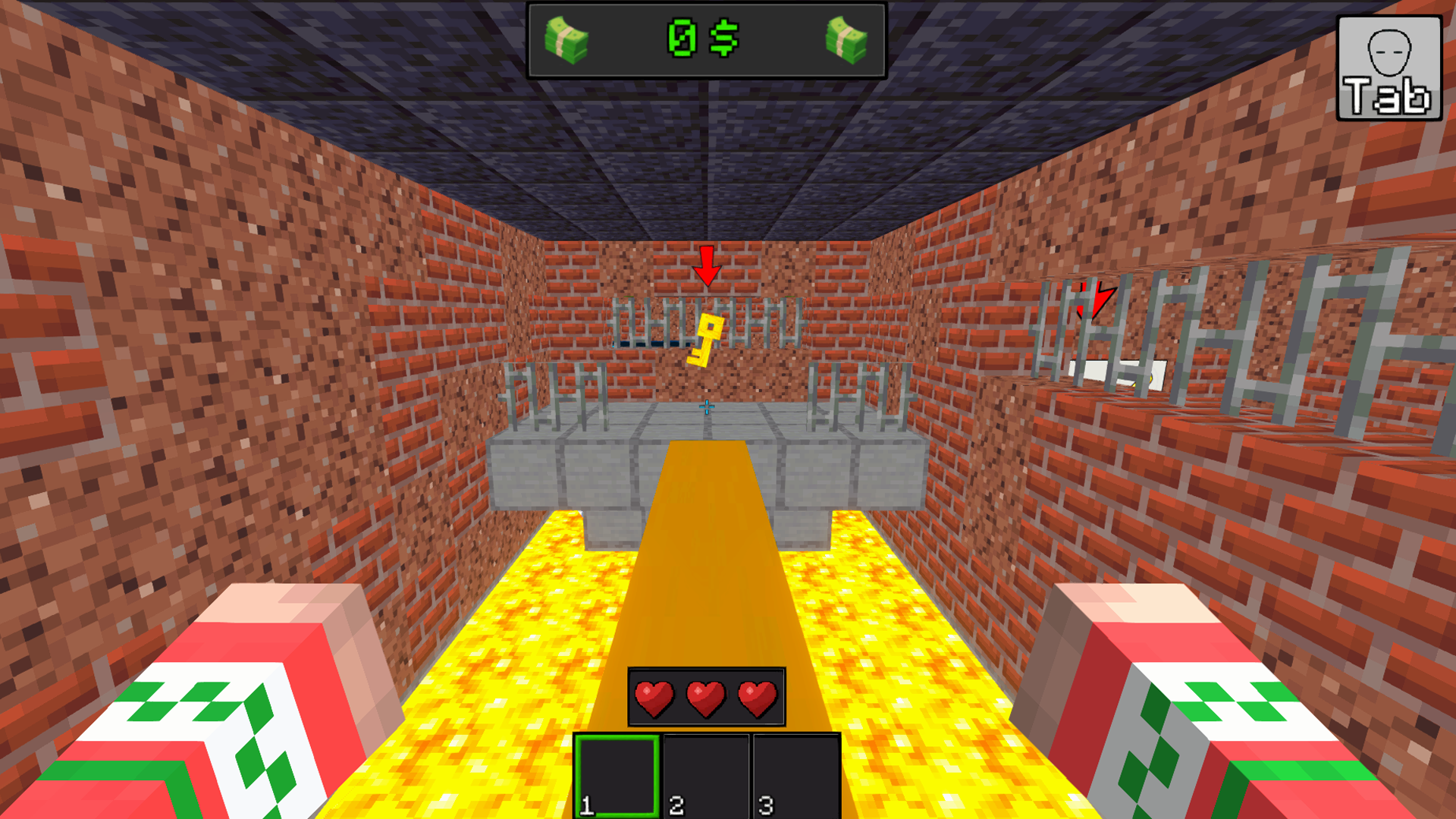Click the right money stack icon
The width and height of the screenshot is (1456, 819).
848,39
